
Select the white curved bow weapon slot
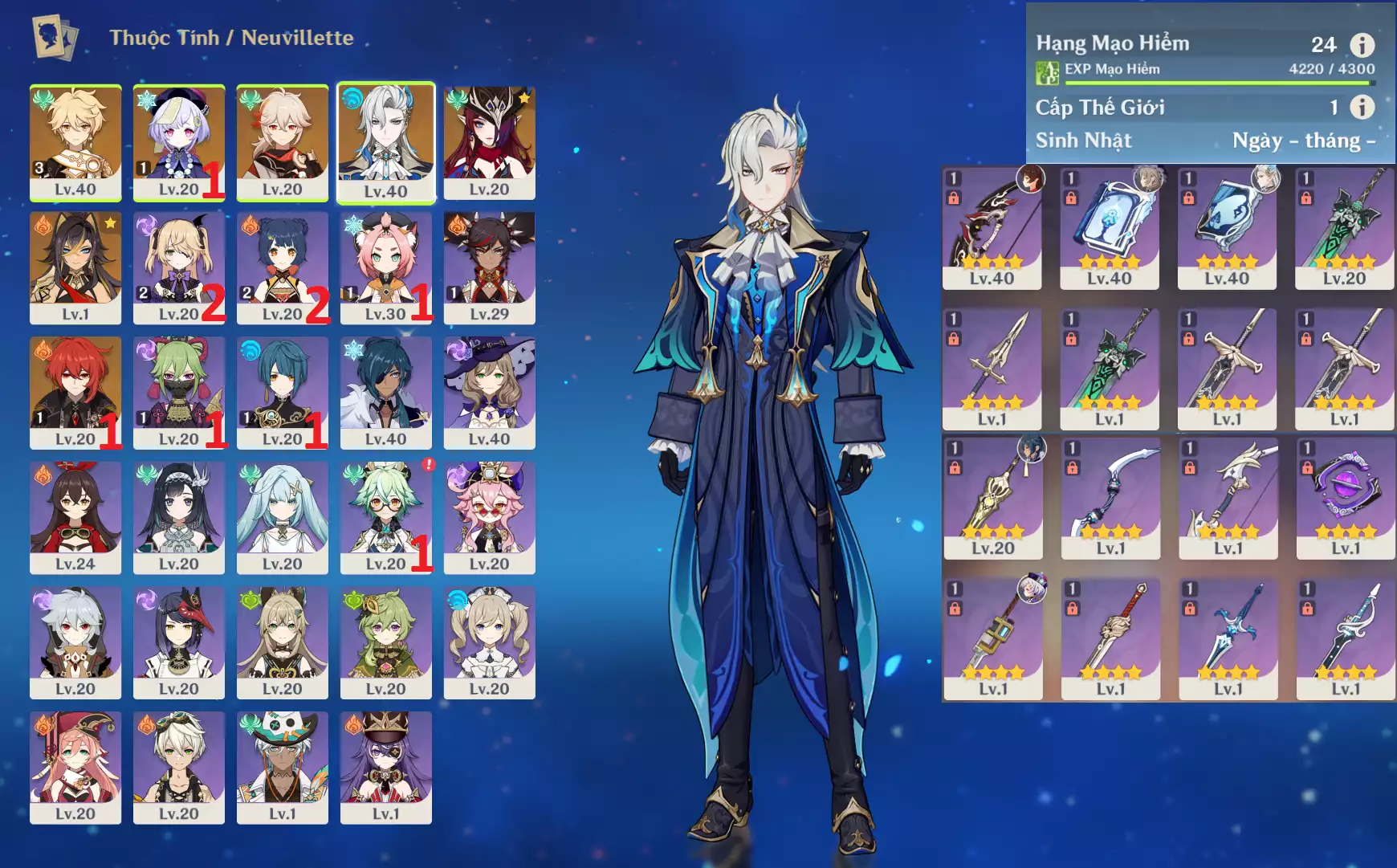pyautogui.click(x=1110, y=498)
